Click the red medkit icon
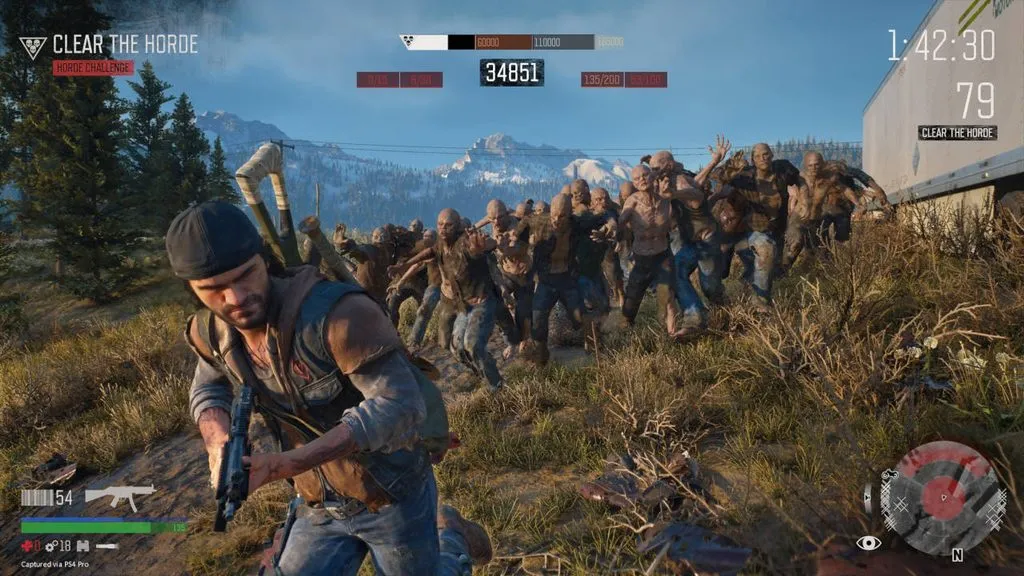Image resolution: width=1024 pixels, height=576 pixels. (27, 546)
